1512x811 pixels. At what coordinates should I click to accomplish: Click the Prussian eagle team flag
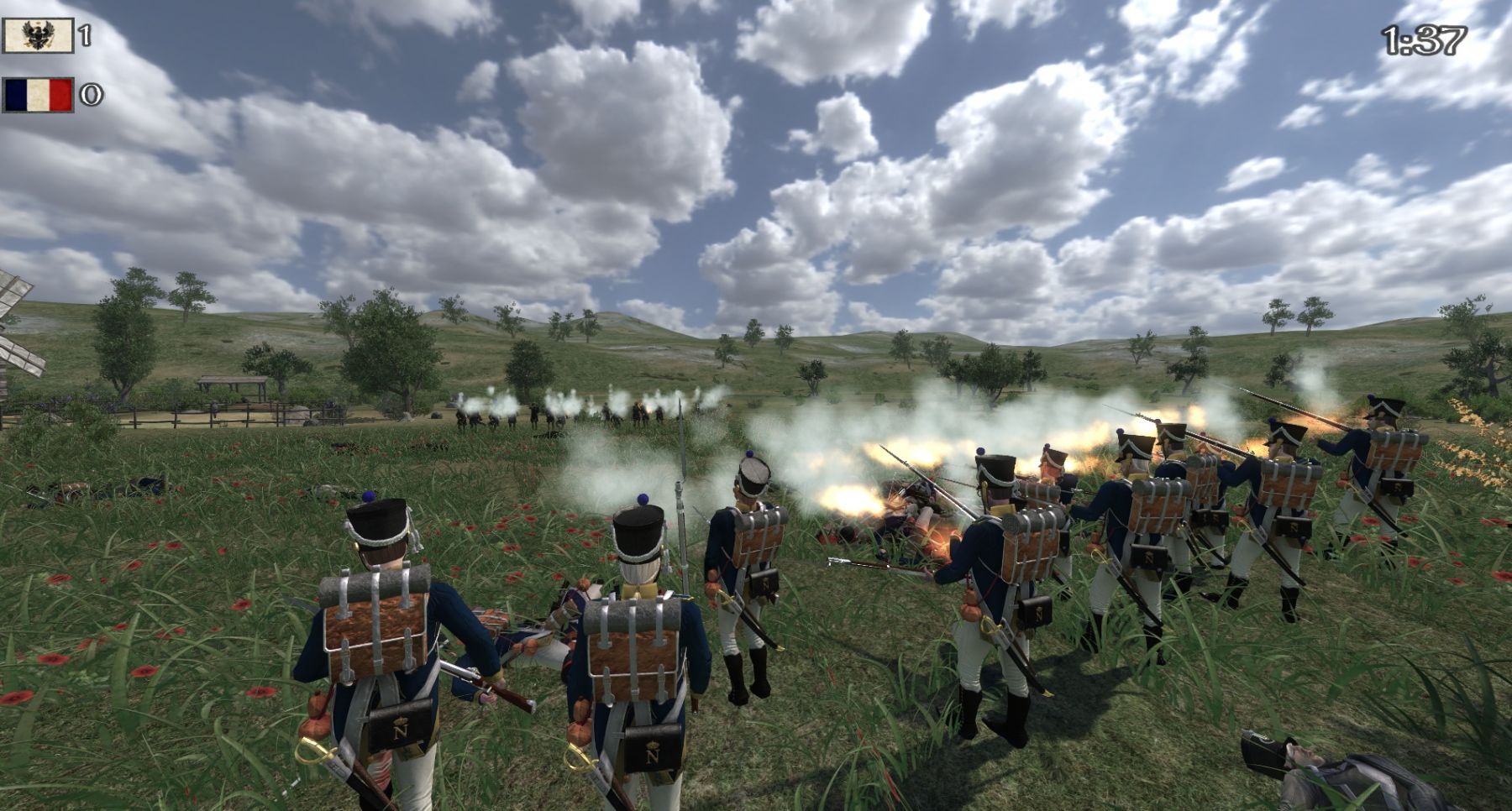coord(38,35)
